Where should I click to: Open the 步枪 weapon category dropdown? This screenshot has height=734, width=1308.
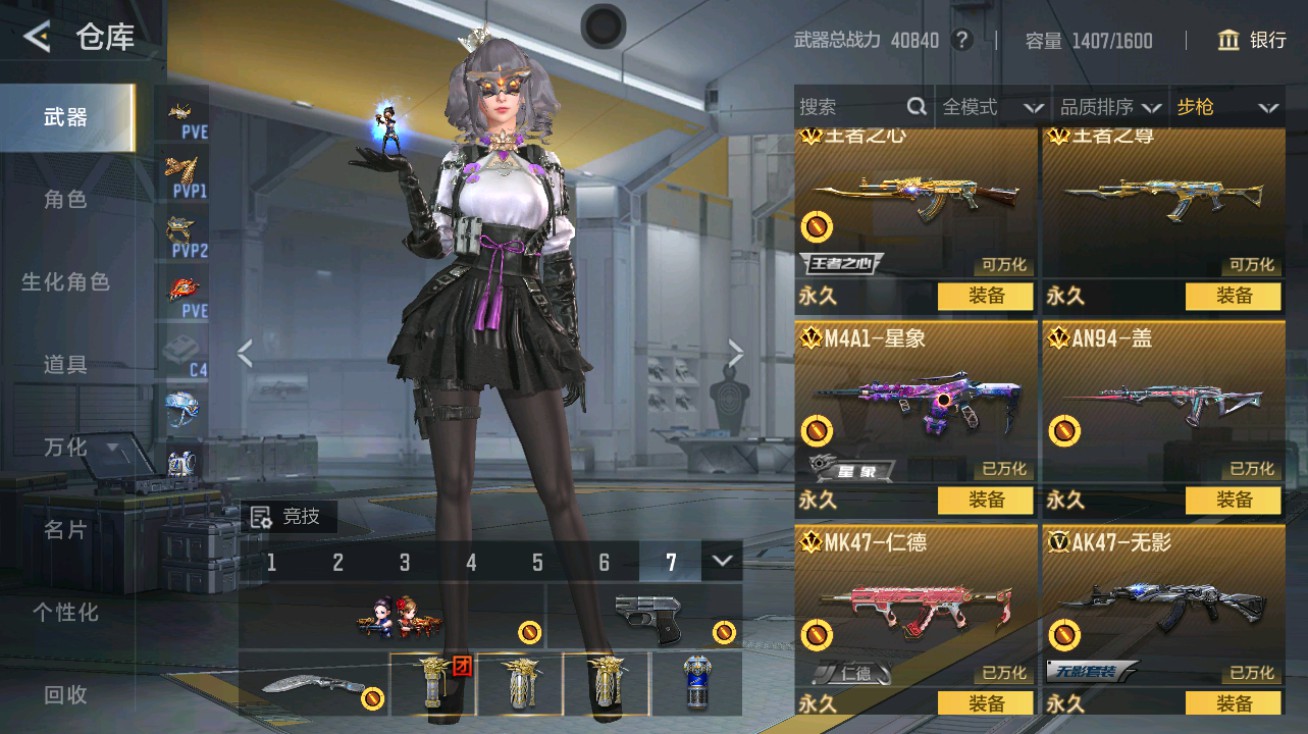point(1226,106)
